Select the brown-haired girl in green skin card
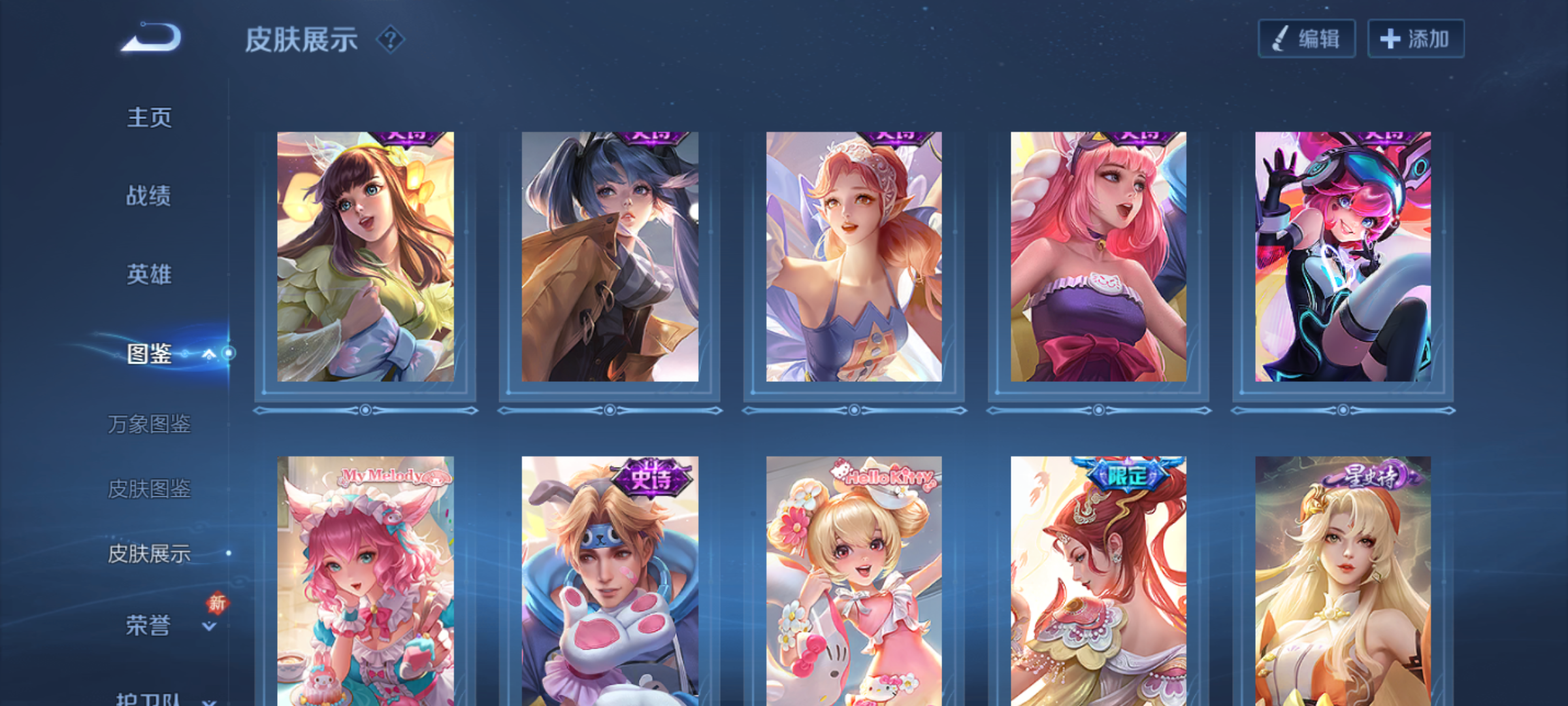Screen dimensions: 1568x706 [365, 257]
